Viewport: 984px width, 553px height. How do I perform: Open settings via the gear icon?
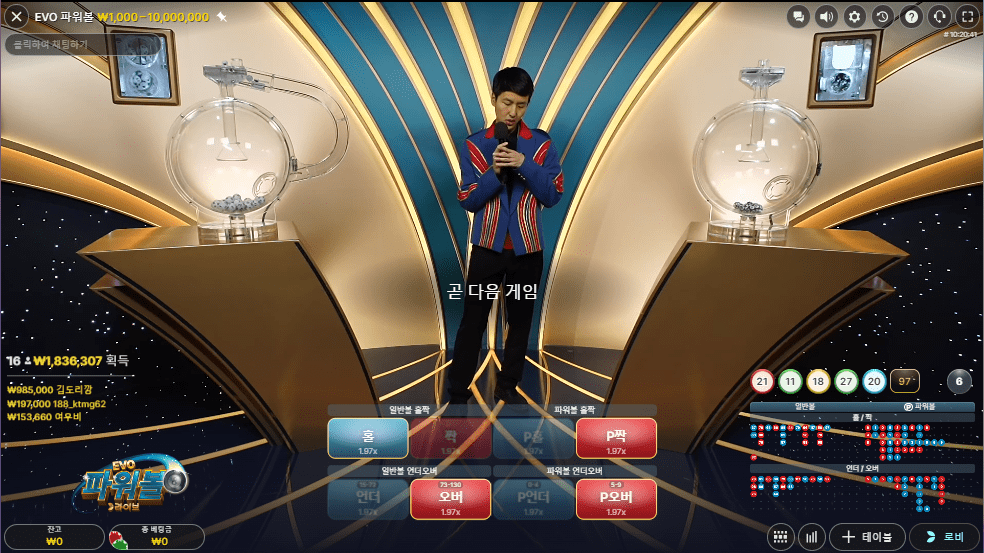click(x=854, y=16)
